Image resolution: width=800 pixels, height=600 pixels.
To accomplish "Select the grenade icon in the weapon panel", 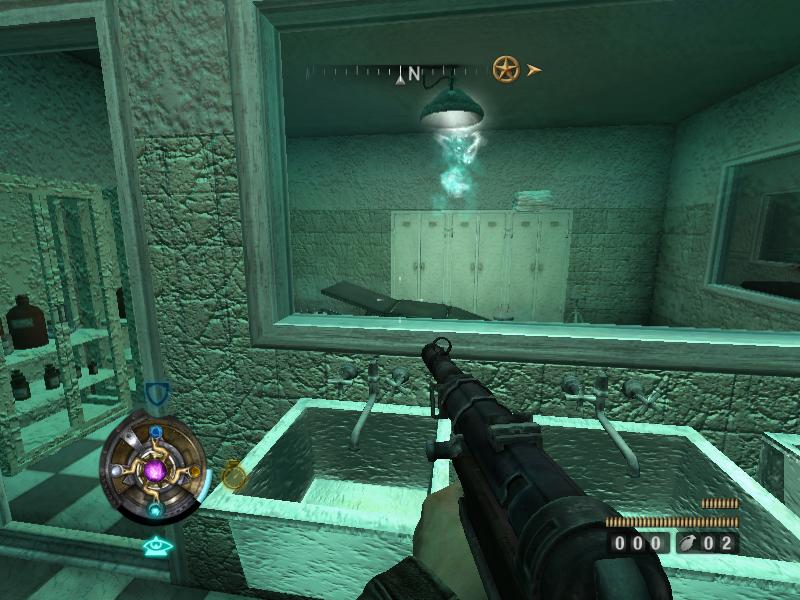I will click(x=691, y=544).
